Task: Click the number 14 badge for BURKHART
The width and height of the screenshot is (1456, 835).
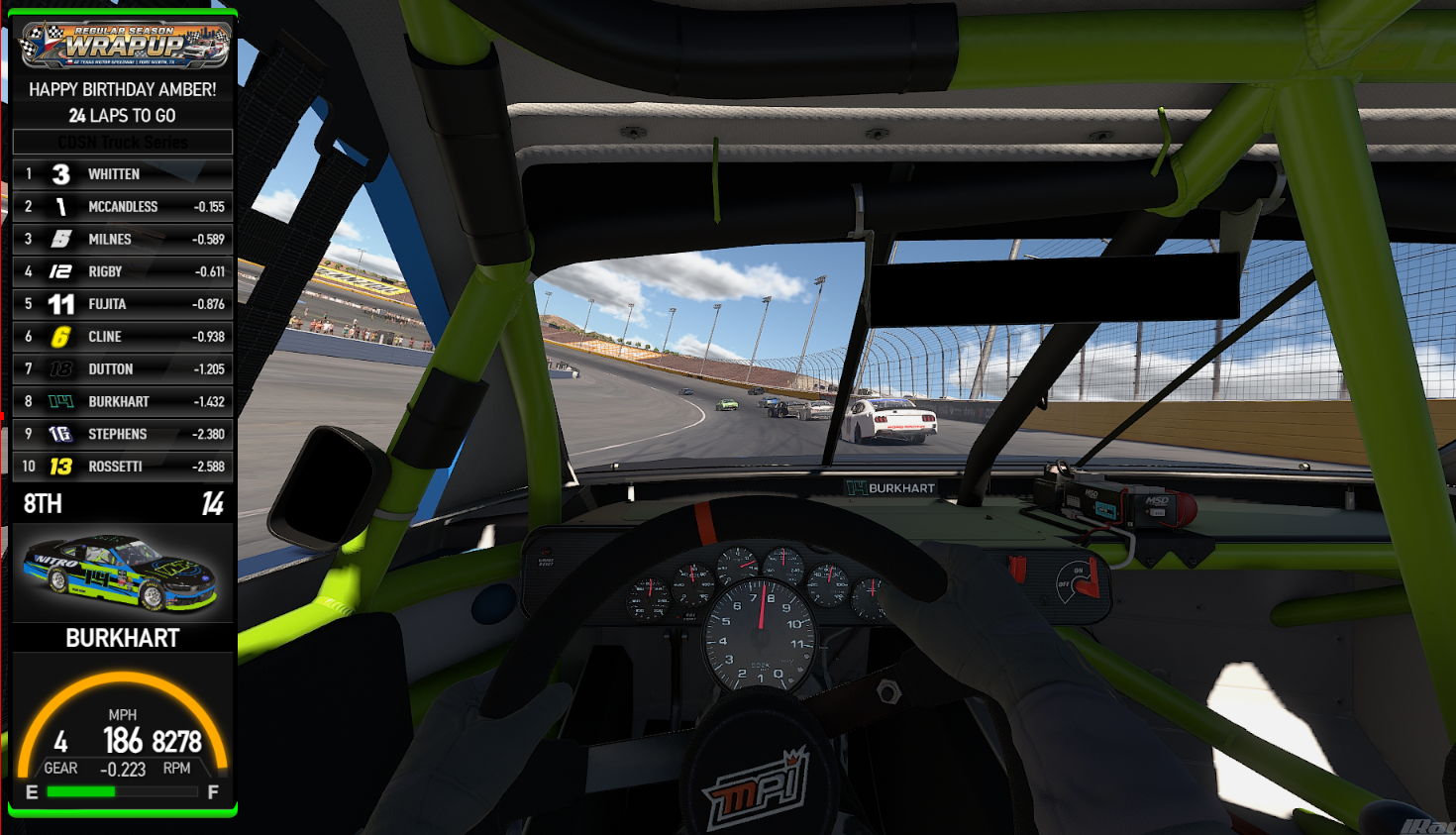Action: click(x=59, y=401)
